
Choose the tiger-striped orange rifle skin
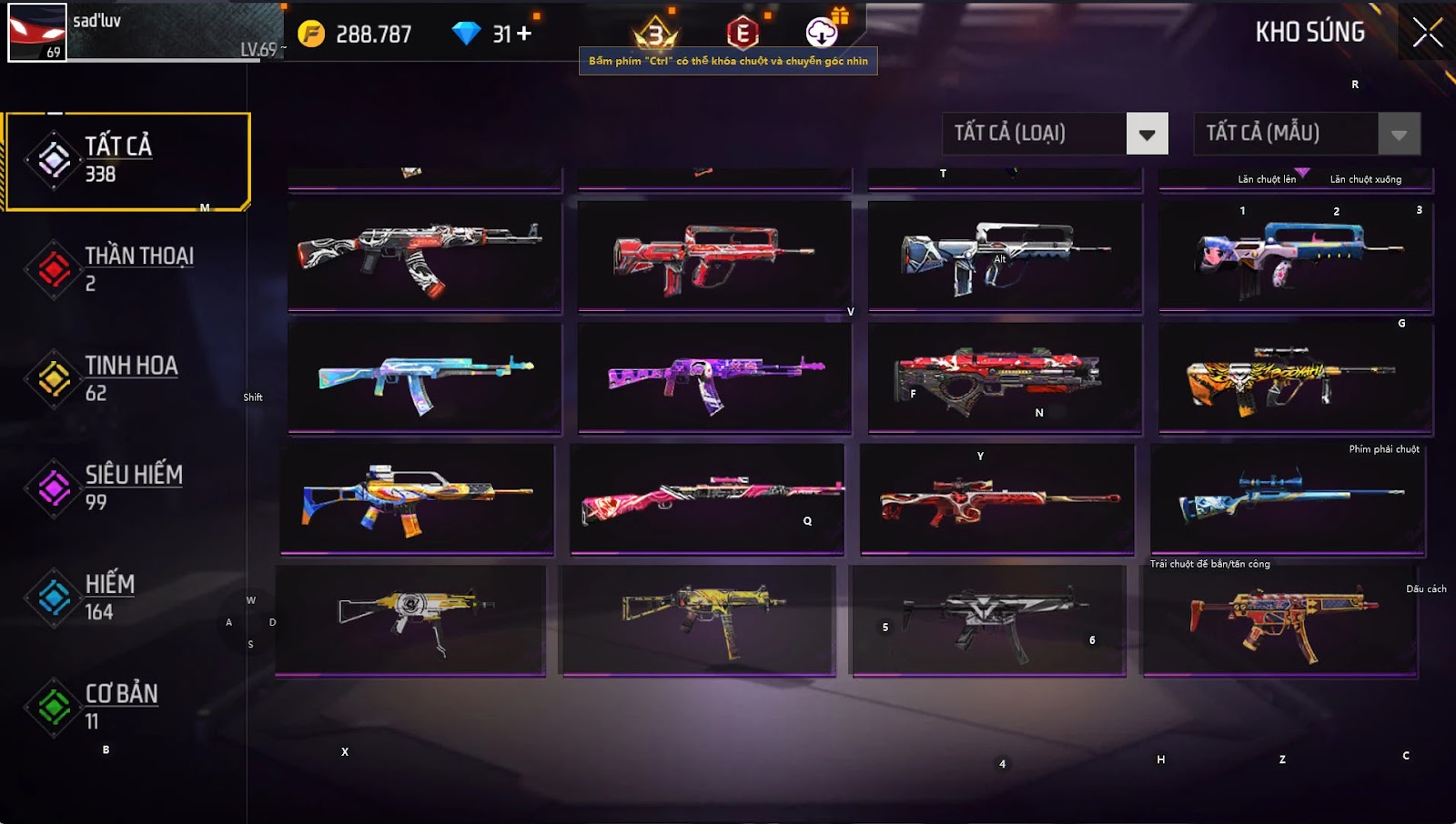(x=1295, y=377)
